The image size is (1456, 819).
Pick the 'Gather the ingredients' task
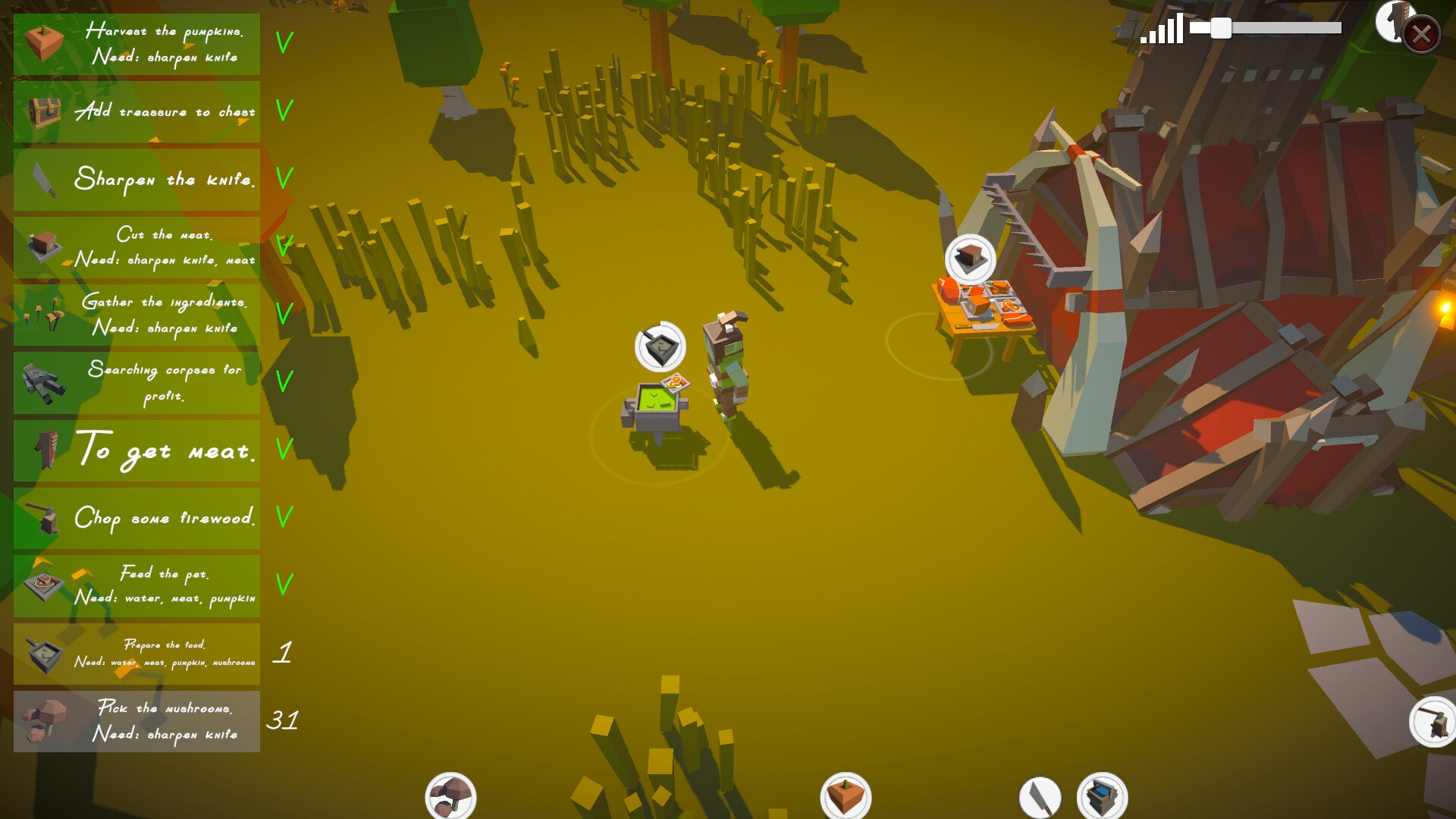[137, 315]
